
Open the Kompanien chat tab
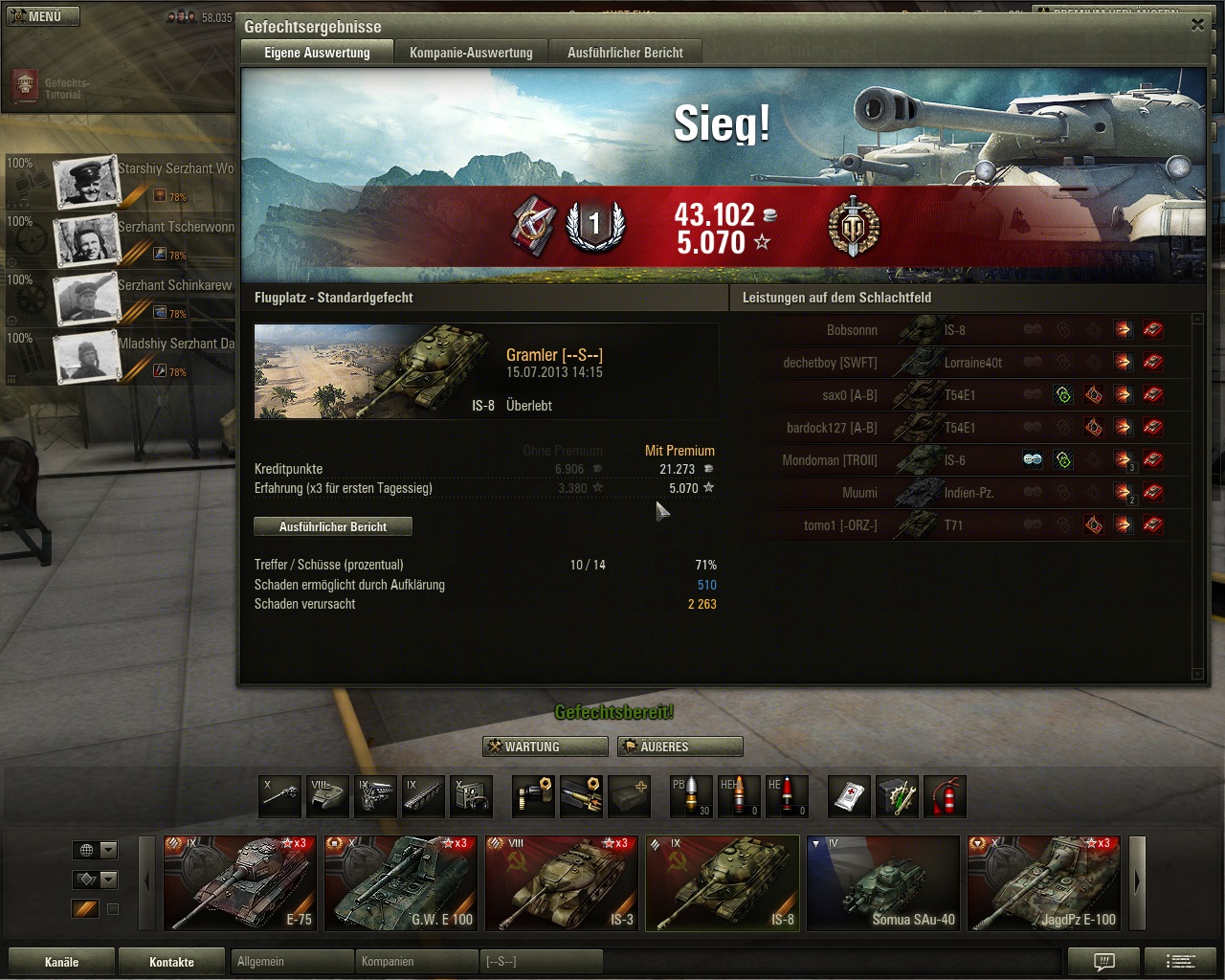pos(416,962)
